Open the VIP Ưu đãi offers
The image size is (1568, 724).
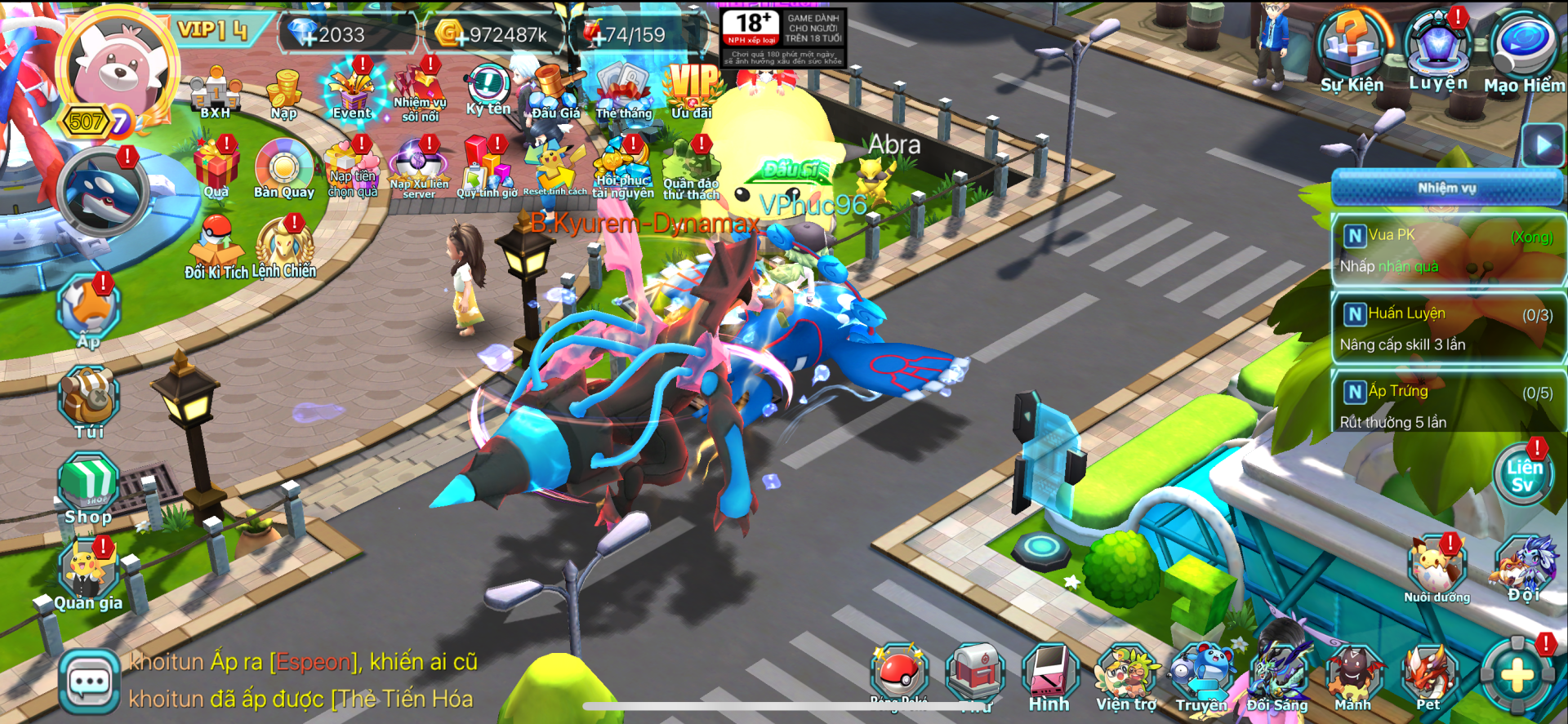pos(693,91)
